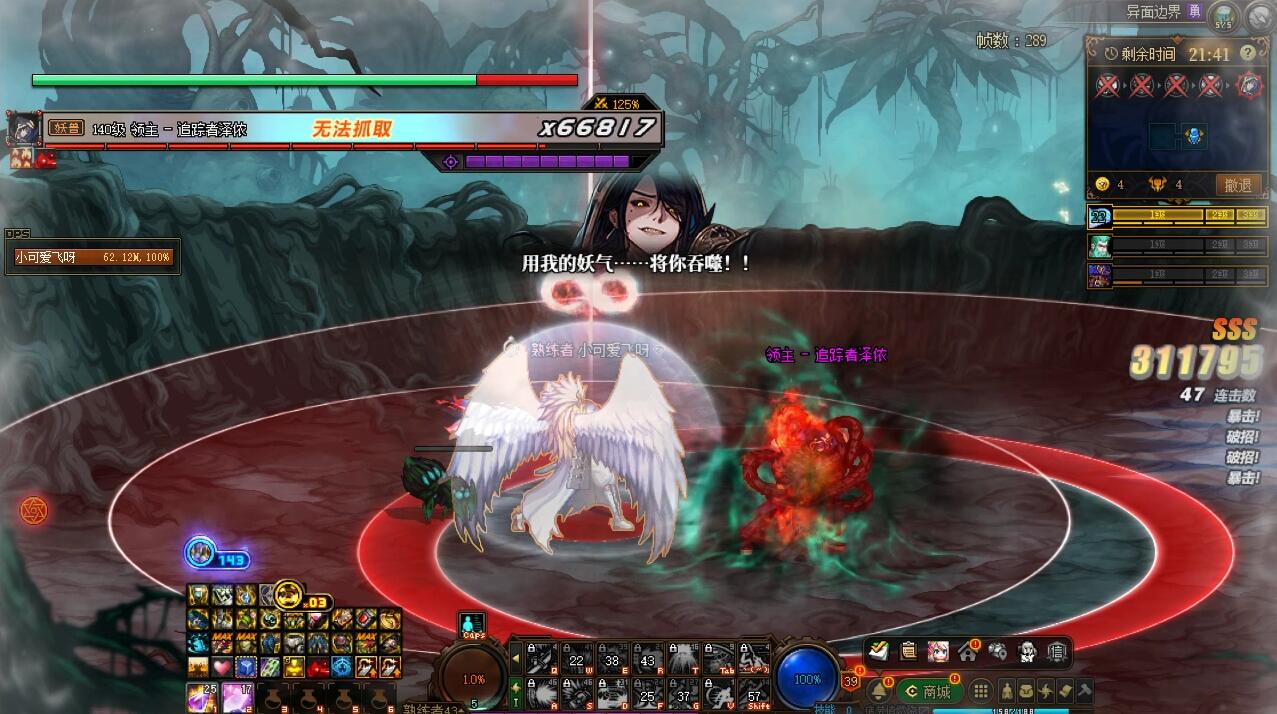Viewport: 1277px width, 714px height.
Task: Activate the skill on the Q slot
Action: coord(541,657)
